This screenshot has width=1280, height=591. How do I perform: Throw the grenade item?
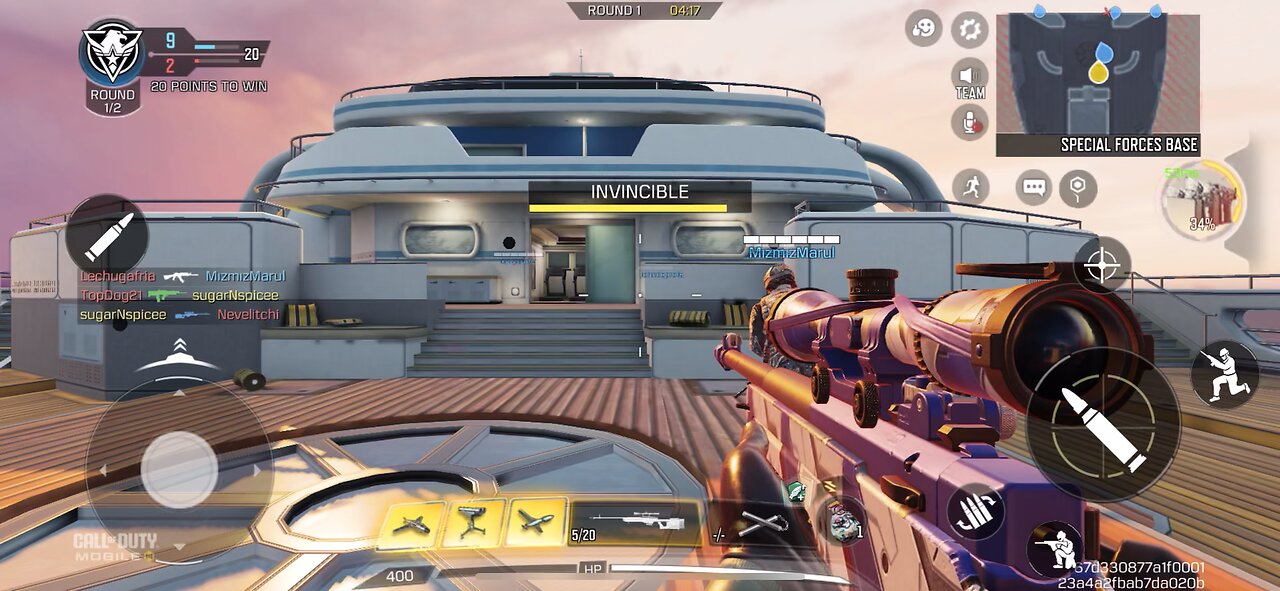click(x=846, y=522)
